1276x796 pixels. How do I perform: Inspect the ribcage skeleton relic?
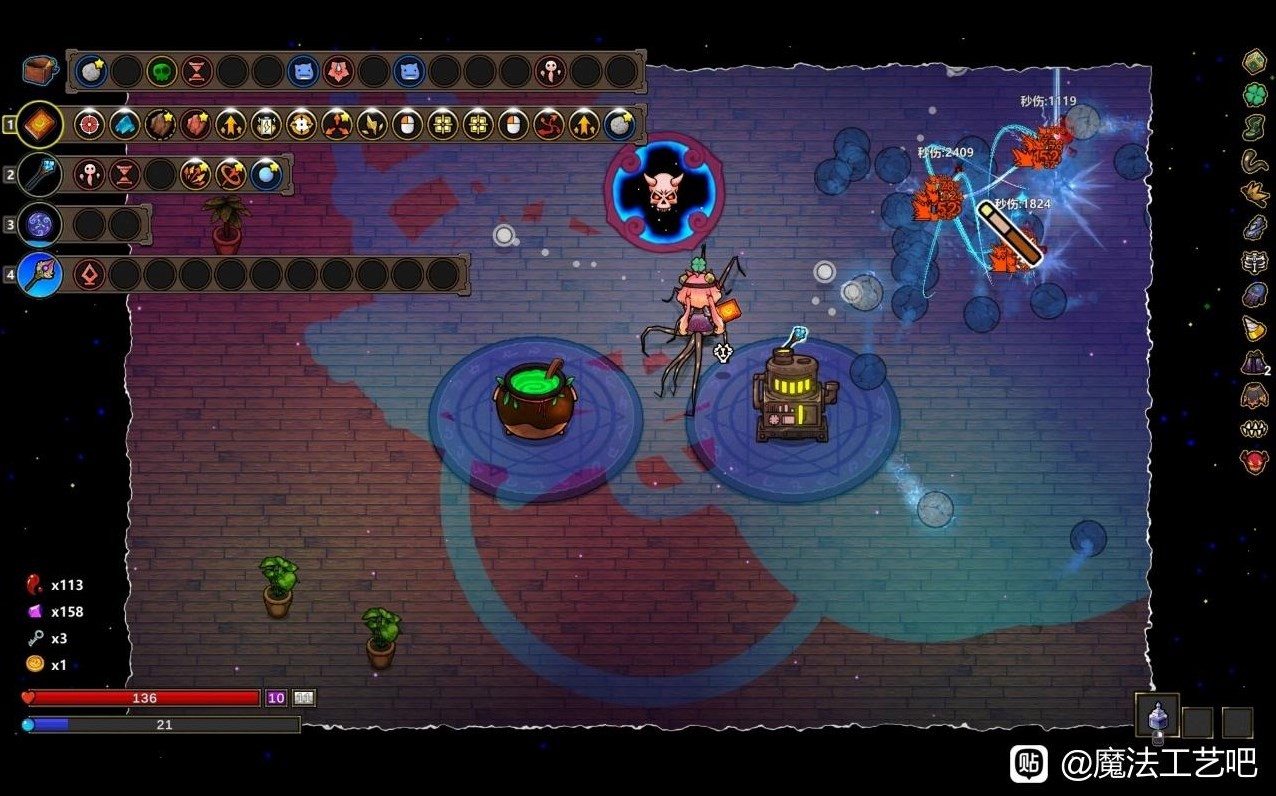1255,262
